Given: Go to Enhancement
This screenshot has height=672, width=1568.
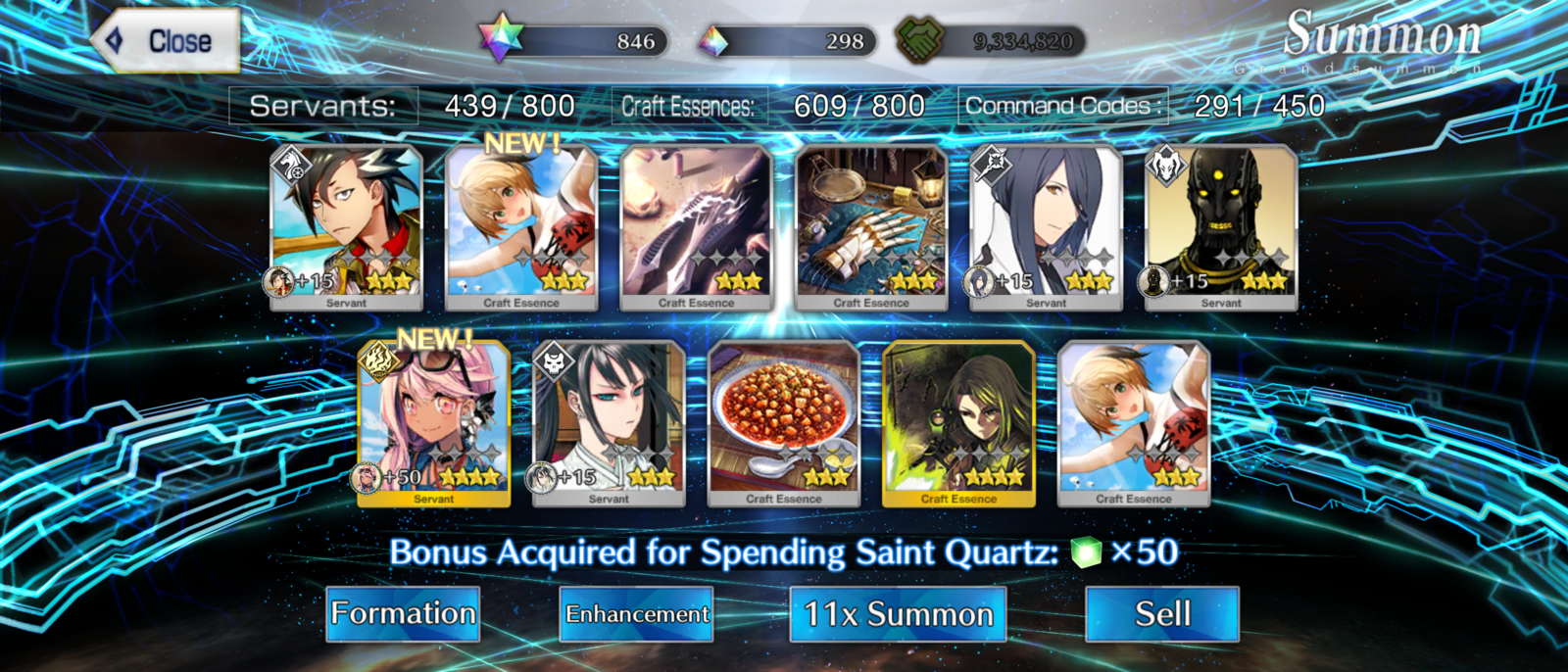Looking at the screenshot, I should click(637, 614).
